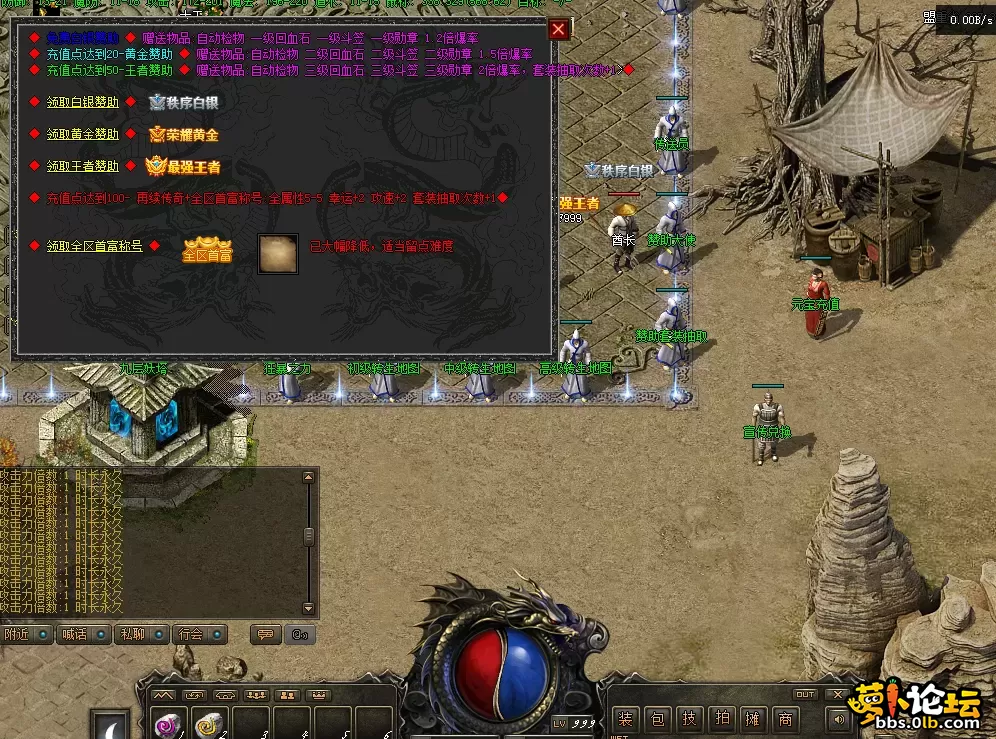Open the 技 skills panel

pos(689,718)
